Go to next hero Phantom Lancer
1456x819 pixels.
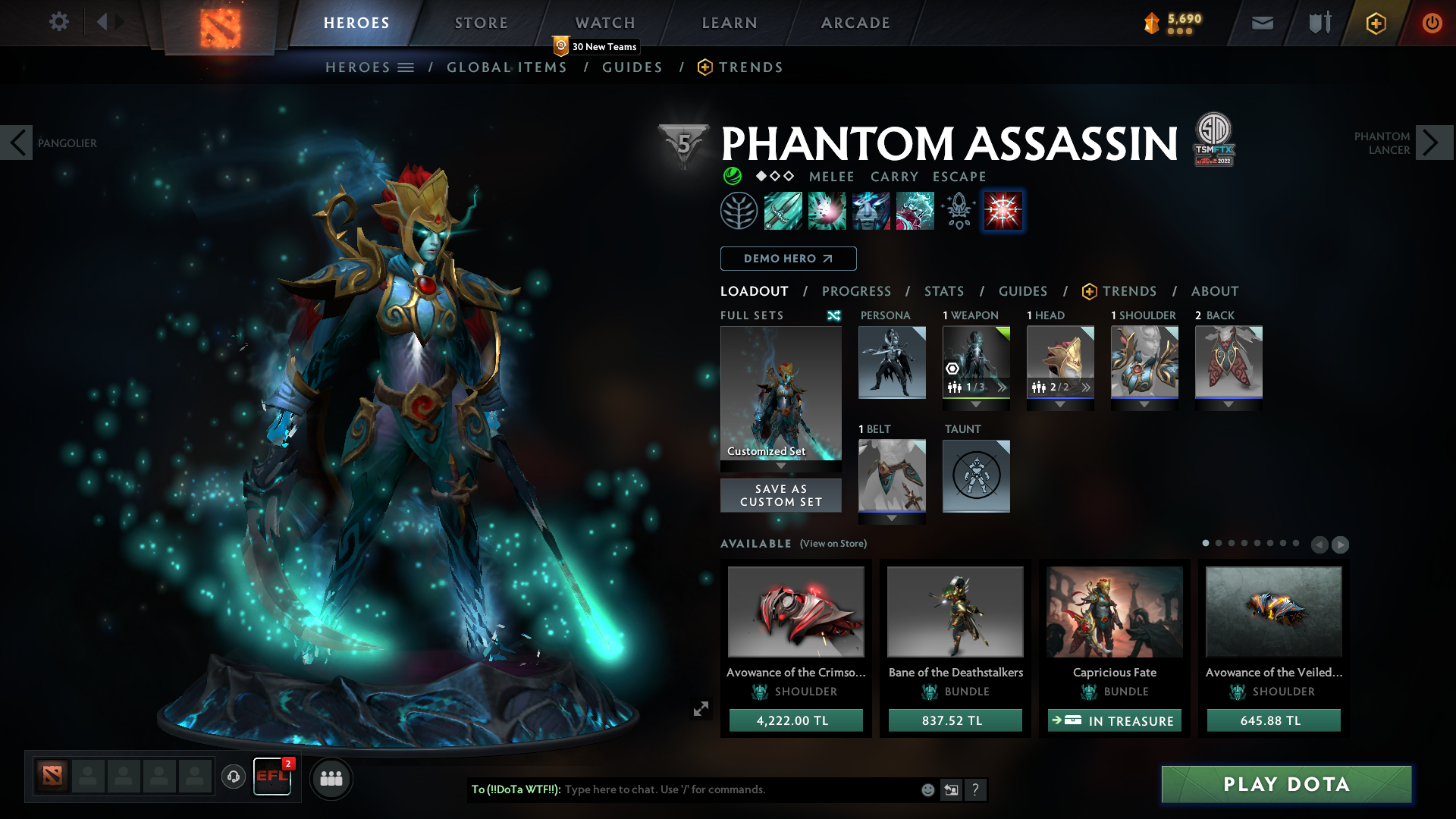coord(1432,143)
